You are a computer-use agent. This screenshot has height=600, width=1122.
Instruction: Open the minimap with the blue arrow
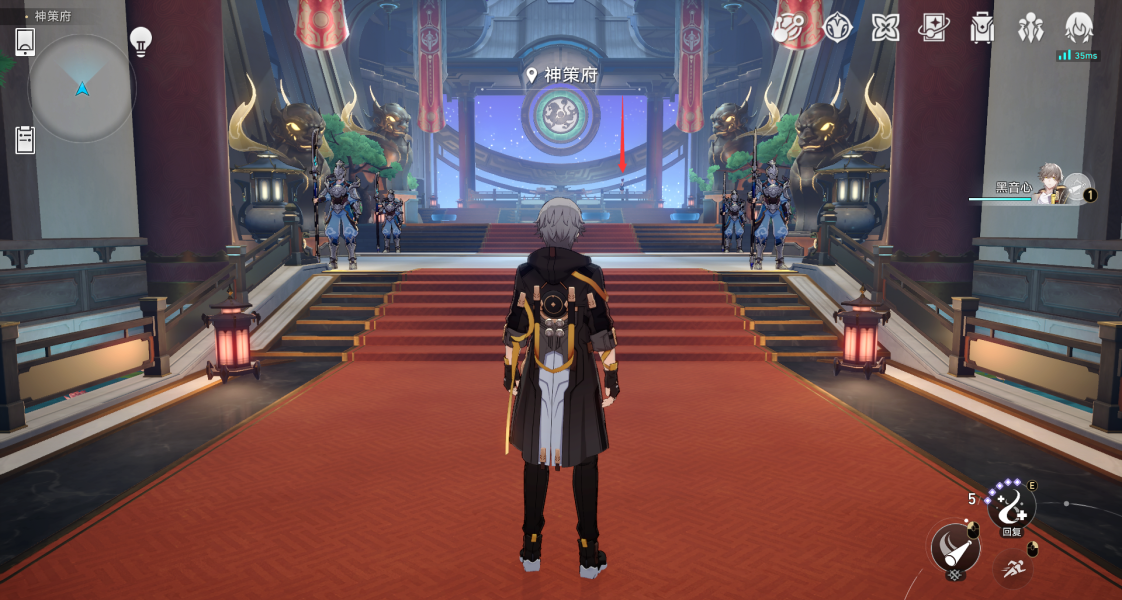tap(82, 88)
